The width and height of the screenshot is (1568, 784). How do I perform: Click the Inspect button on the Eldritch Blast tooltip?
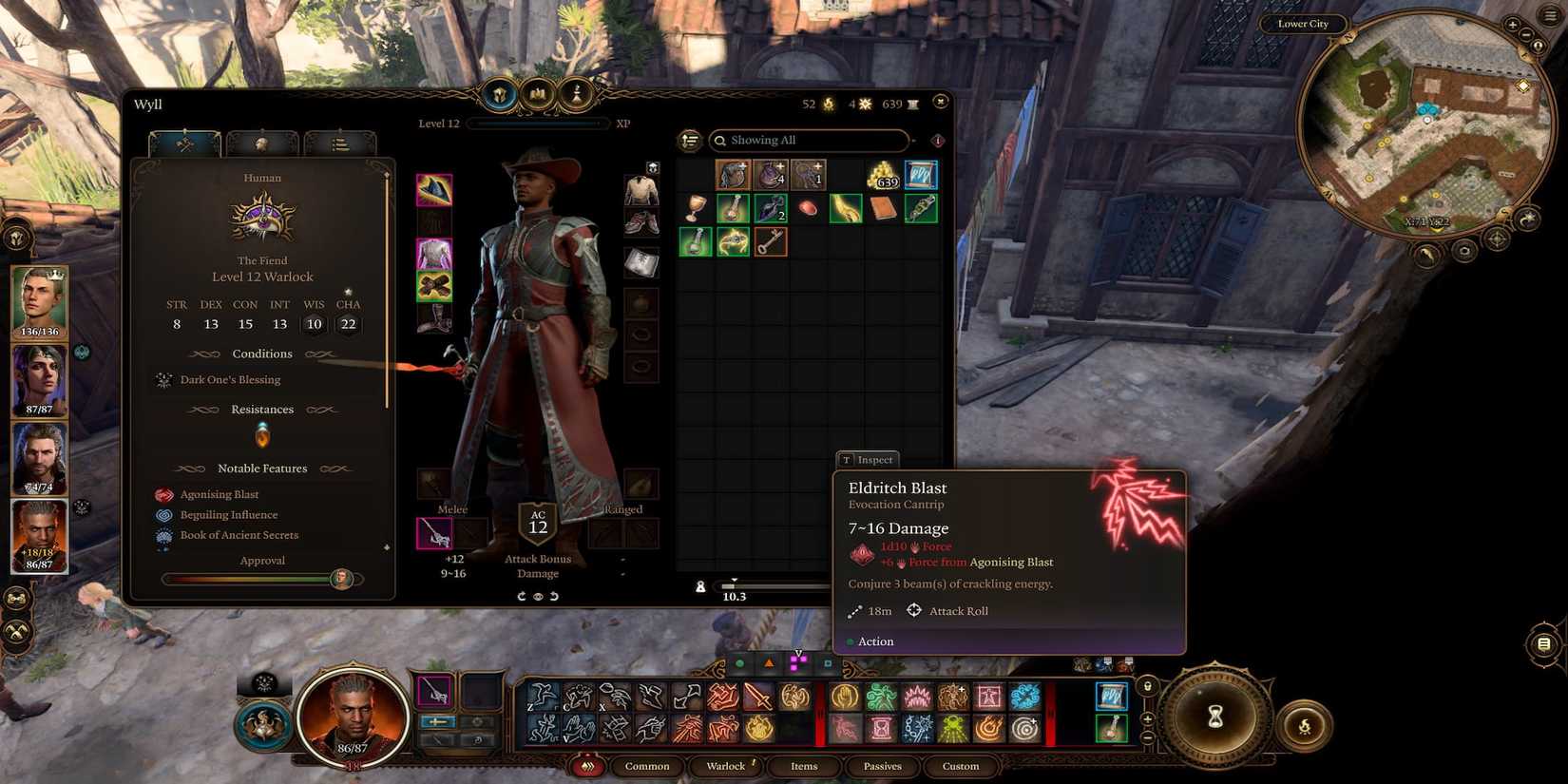867,460
